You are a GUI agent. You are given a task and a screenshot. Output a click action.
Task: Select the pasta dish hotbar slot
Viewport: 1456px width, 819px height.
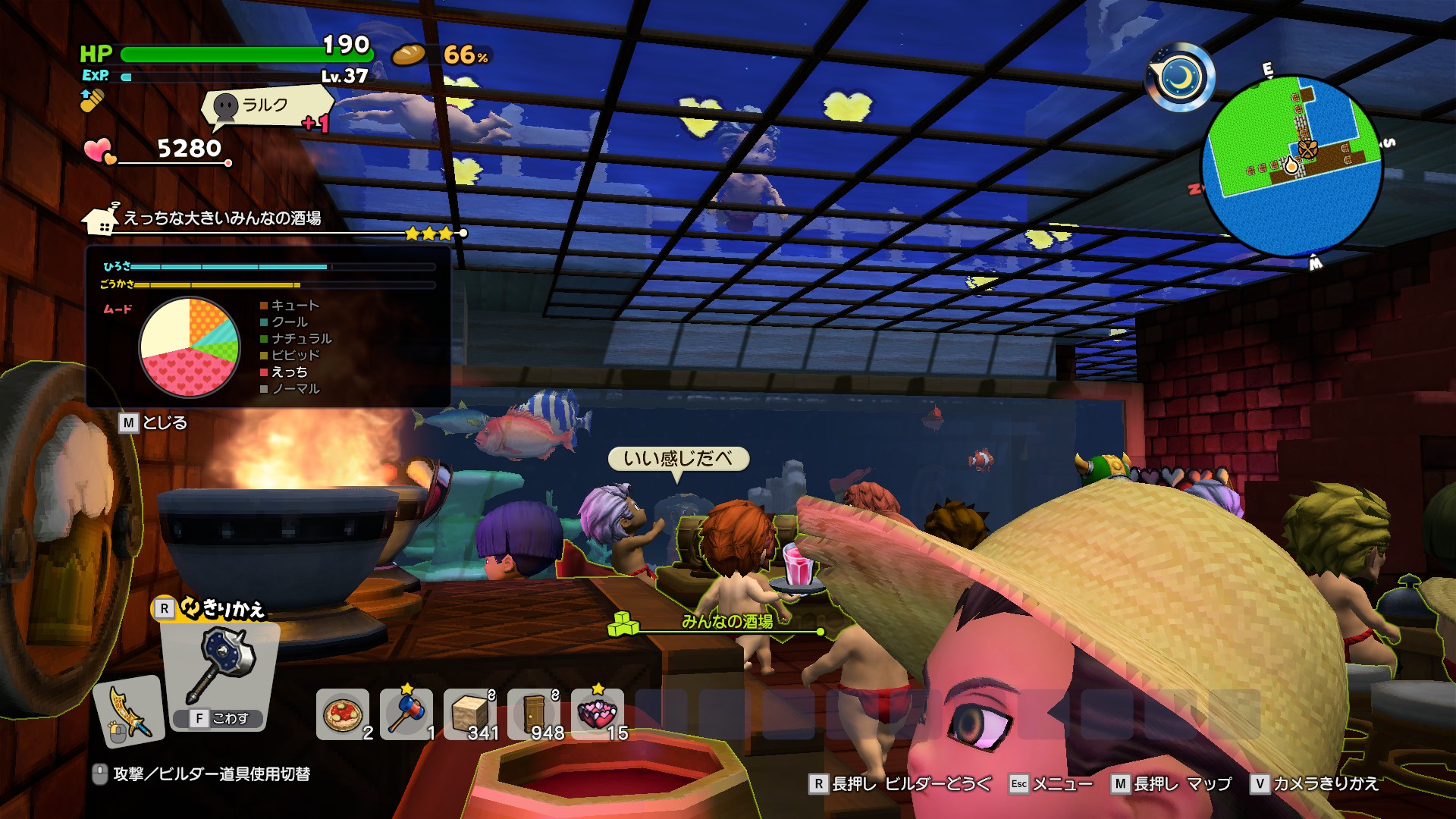tap(343, 714)
